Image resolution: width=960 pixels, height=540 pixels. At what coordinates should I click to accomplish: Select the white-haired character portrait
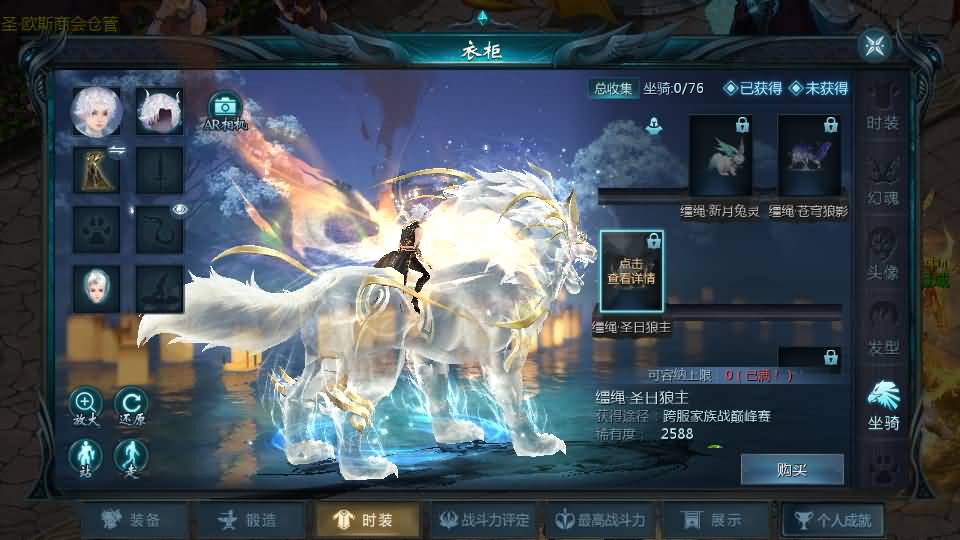point(96,112)
